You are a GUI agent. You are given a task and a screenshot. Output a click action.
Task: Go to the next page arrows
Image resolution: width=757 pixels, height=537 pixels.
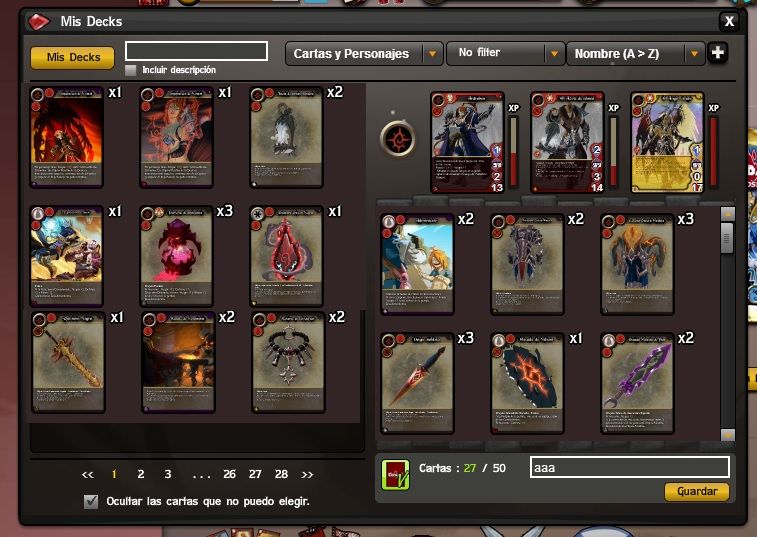click(307, 474)
